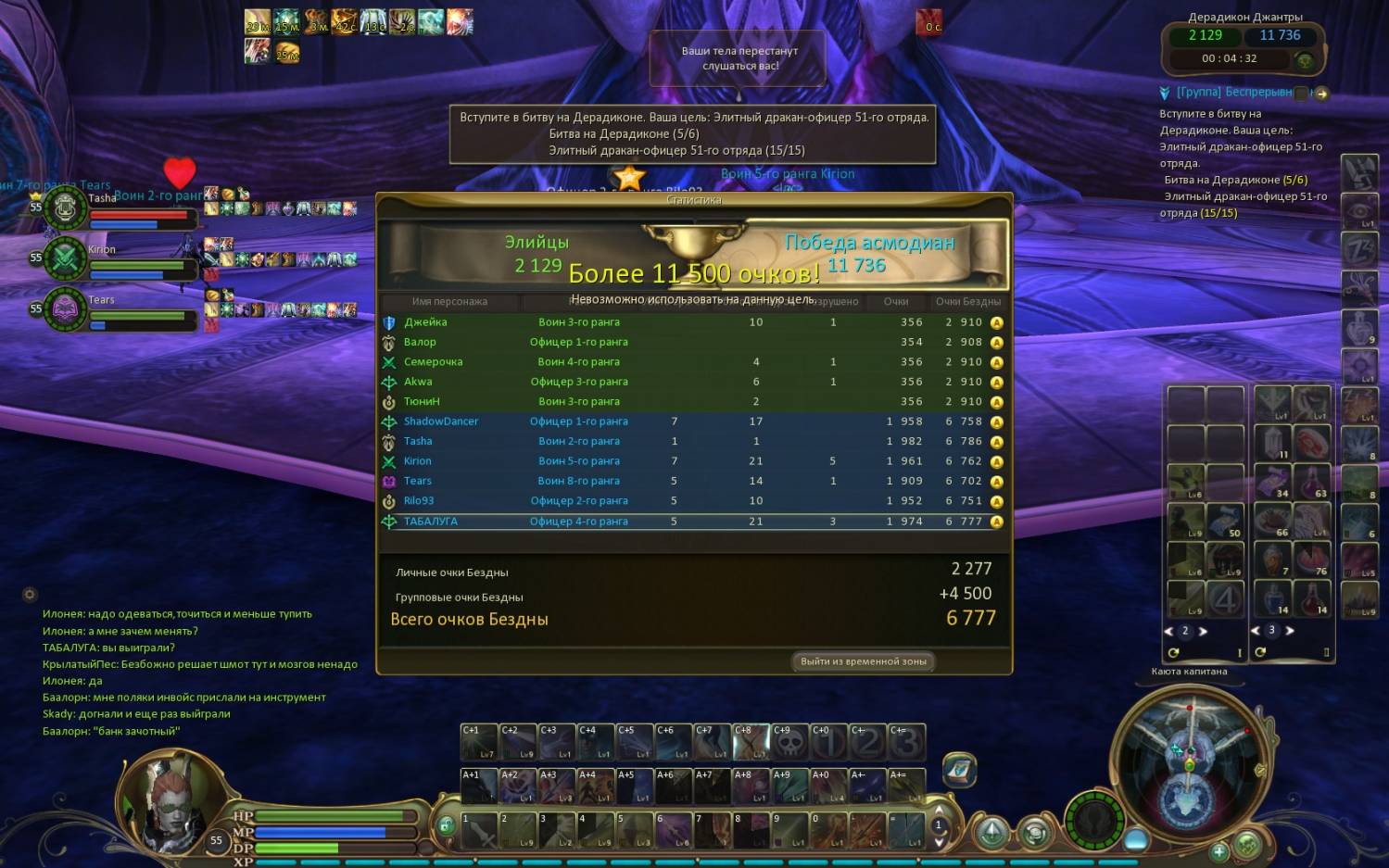Select Tasha's party member frame
1389x868 pixels.
pyautogui.click(x=65, y=208)
